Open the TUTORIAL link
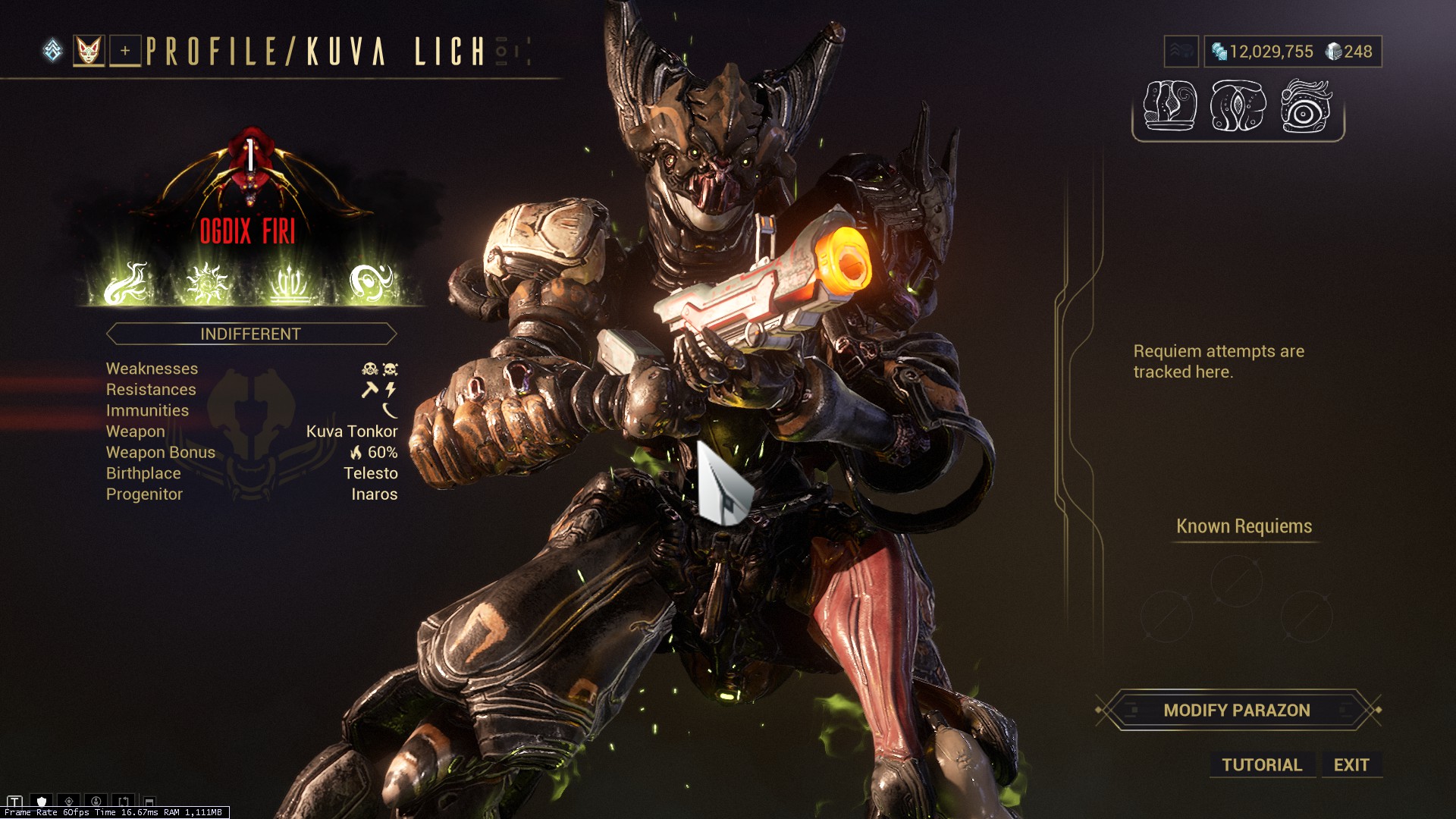This screenshot has height=819, width=1456. 1261,764
